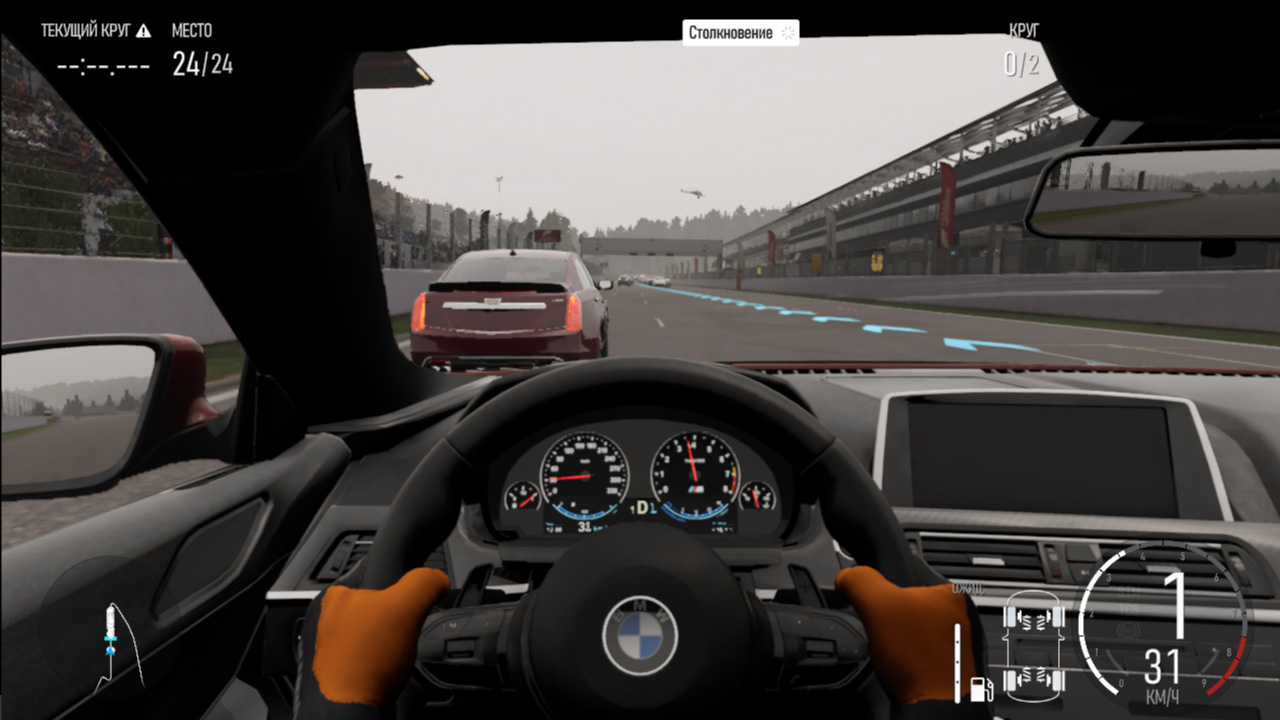Click the fuel pump icon
Image resolution: width=1280 pixels, height=720 pixels.
point(981,688)
